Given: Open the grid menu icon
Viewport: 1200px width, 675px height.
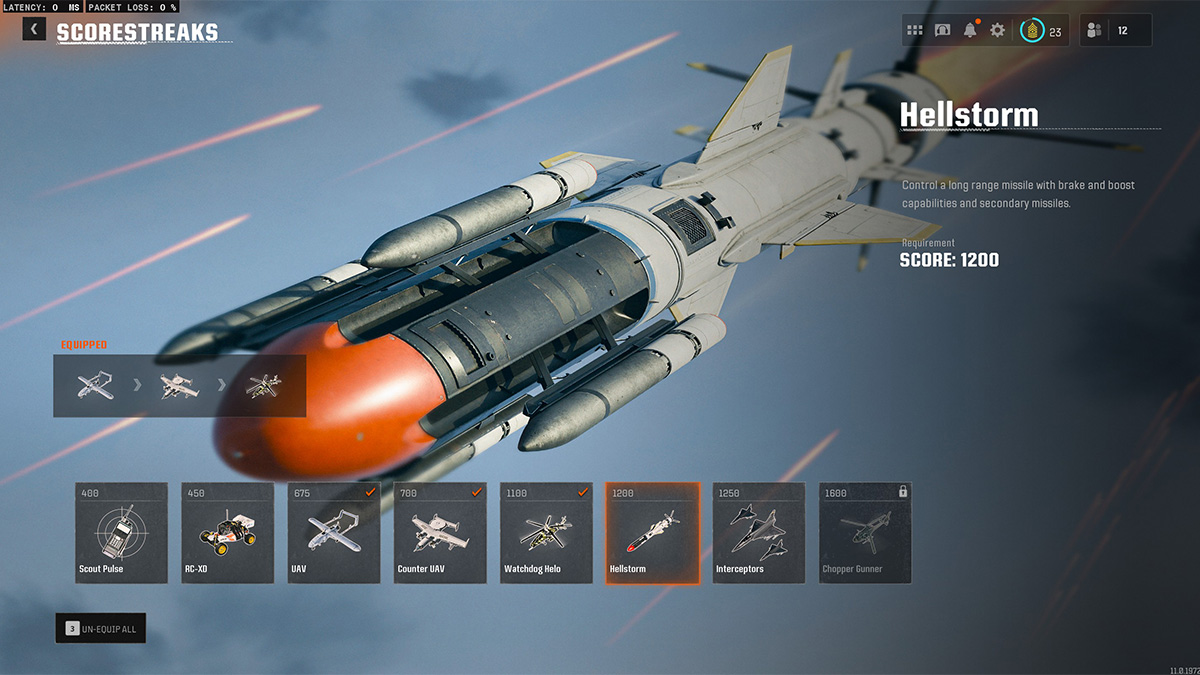Looking at the screenshot, I should click(915, 30).
